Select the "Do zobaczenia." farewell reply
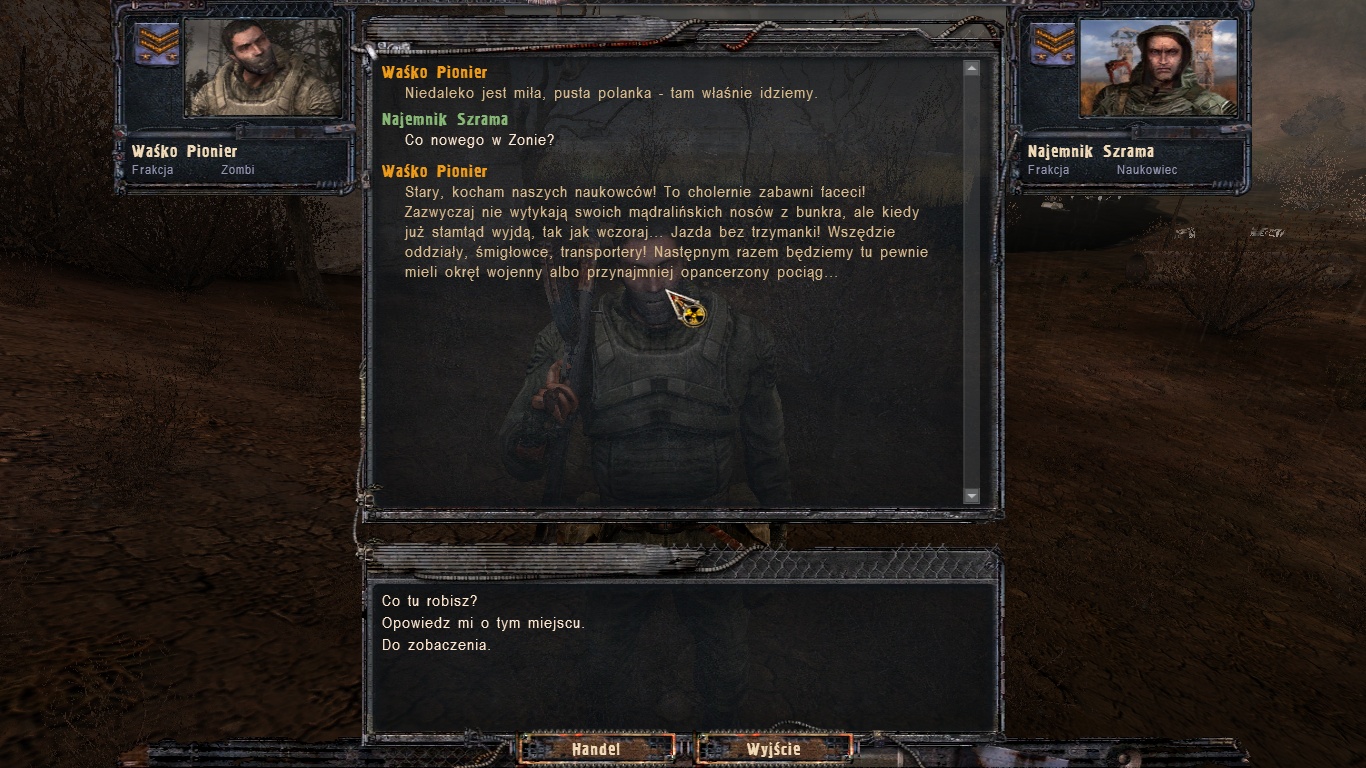The width and height of the screenshot is (1366, 768). point(436,645)
